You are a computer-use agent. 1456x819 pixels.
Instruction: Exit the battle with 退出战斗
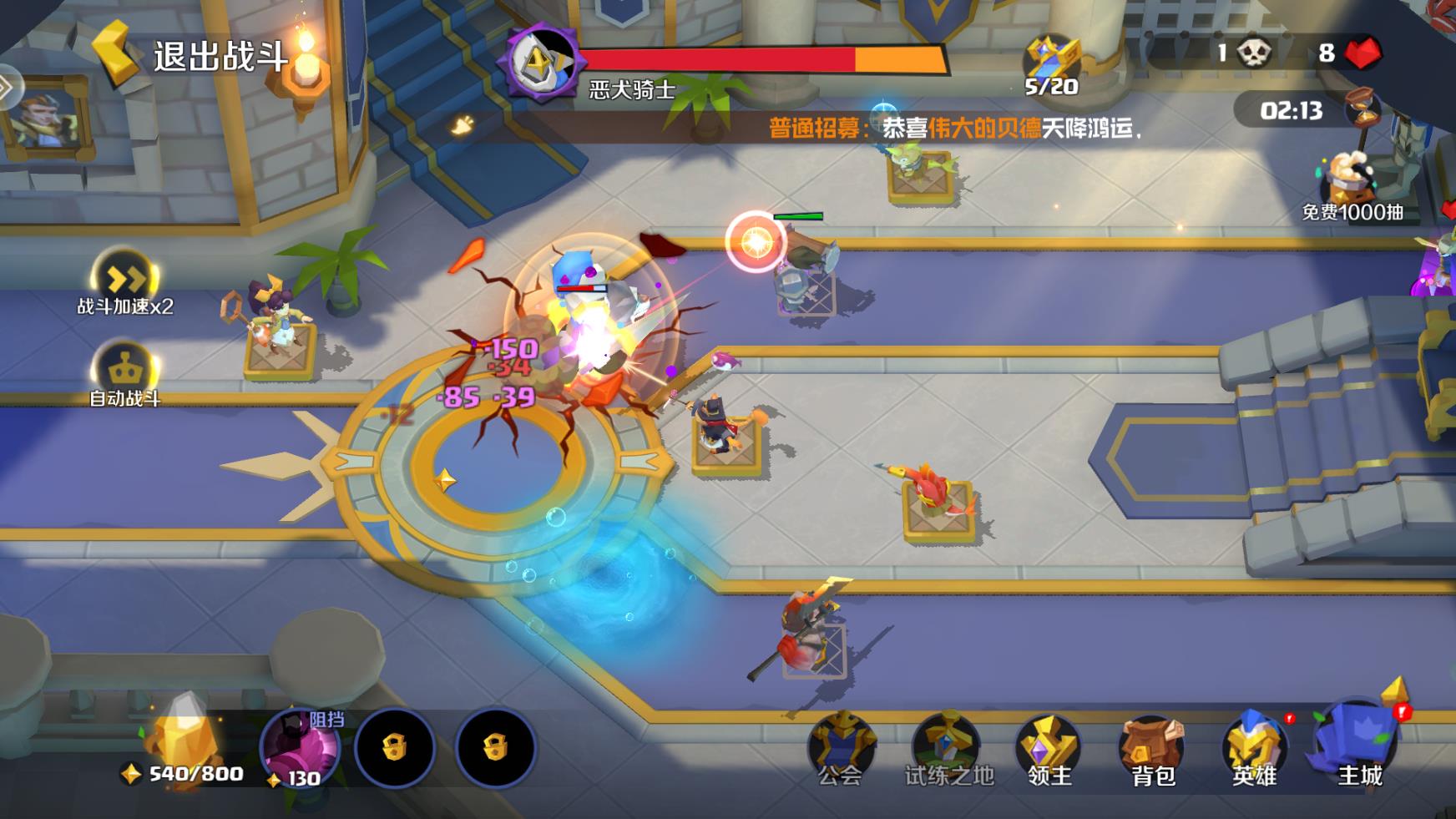pos(190,55)
